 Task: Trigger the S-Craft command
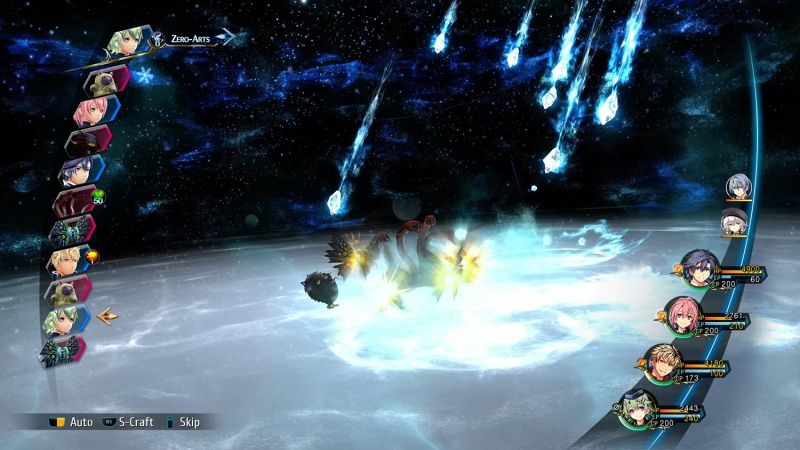[128, 422]
